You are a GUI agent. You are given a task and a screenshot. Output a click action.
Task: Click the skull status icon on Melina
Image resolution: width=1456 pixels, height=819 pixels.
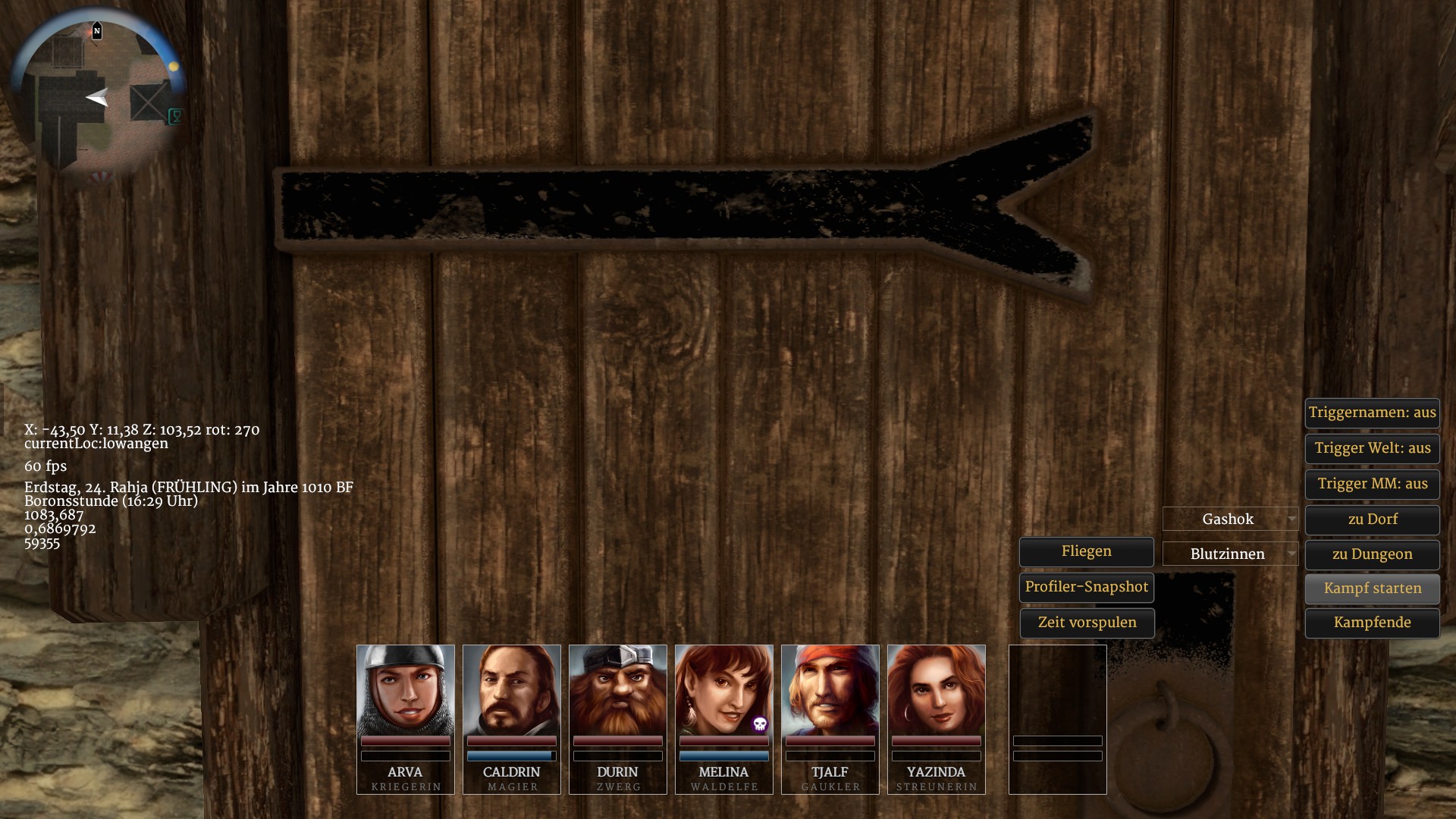[760, 724]
